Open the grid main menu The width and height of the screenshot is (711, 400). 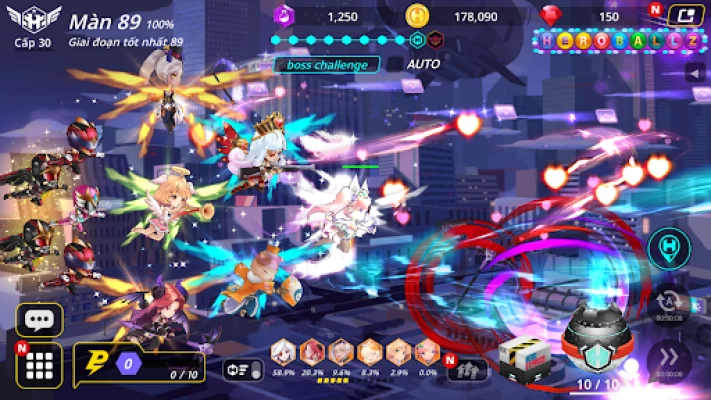pos(39,367)
